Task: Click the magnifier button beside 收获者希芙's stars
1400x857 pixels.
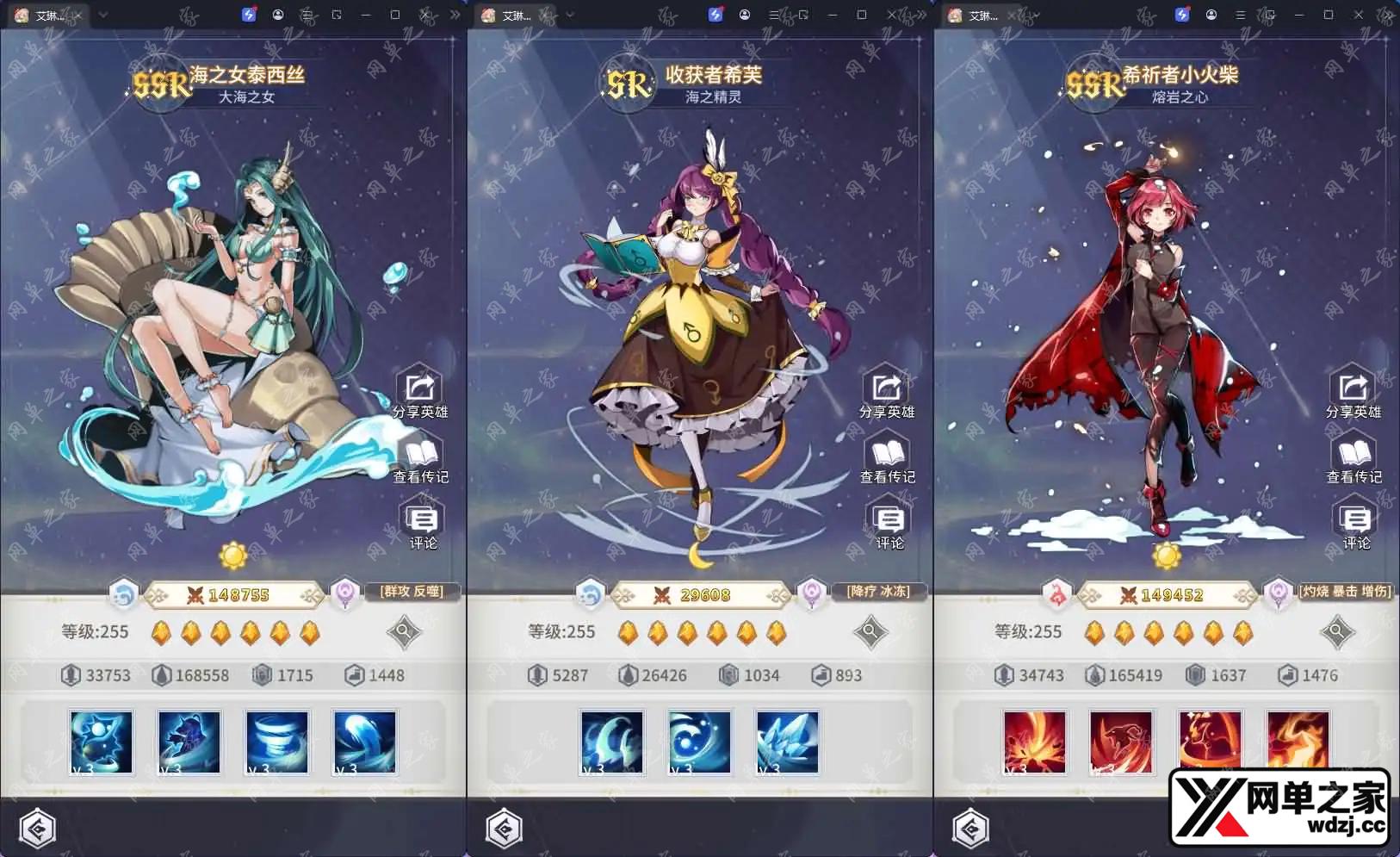Action: 870,632
